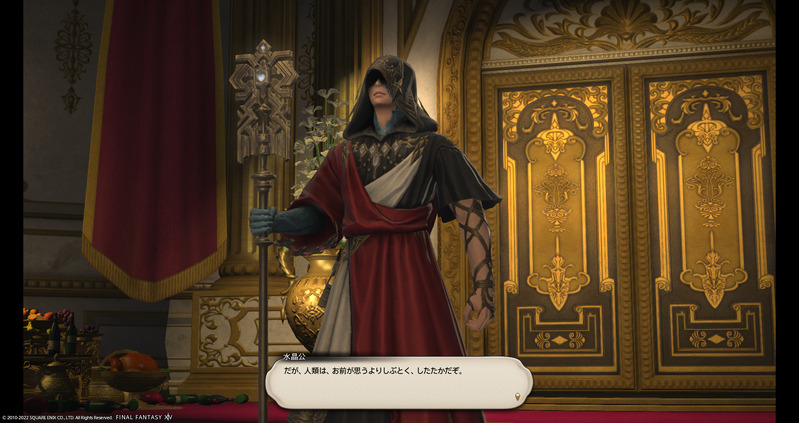Click the dialogue box to continue
This screenshot has height=423, width=799.
[398, 383]
